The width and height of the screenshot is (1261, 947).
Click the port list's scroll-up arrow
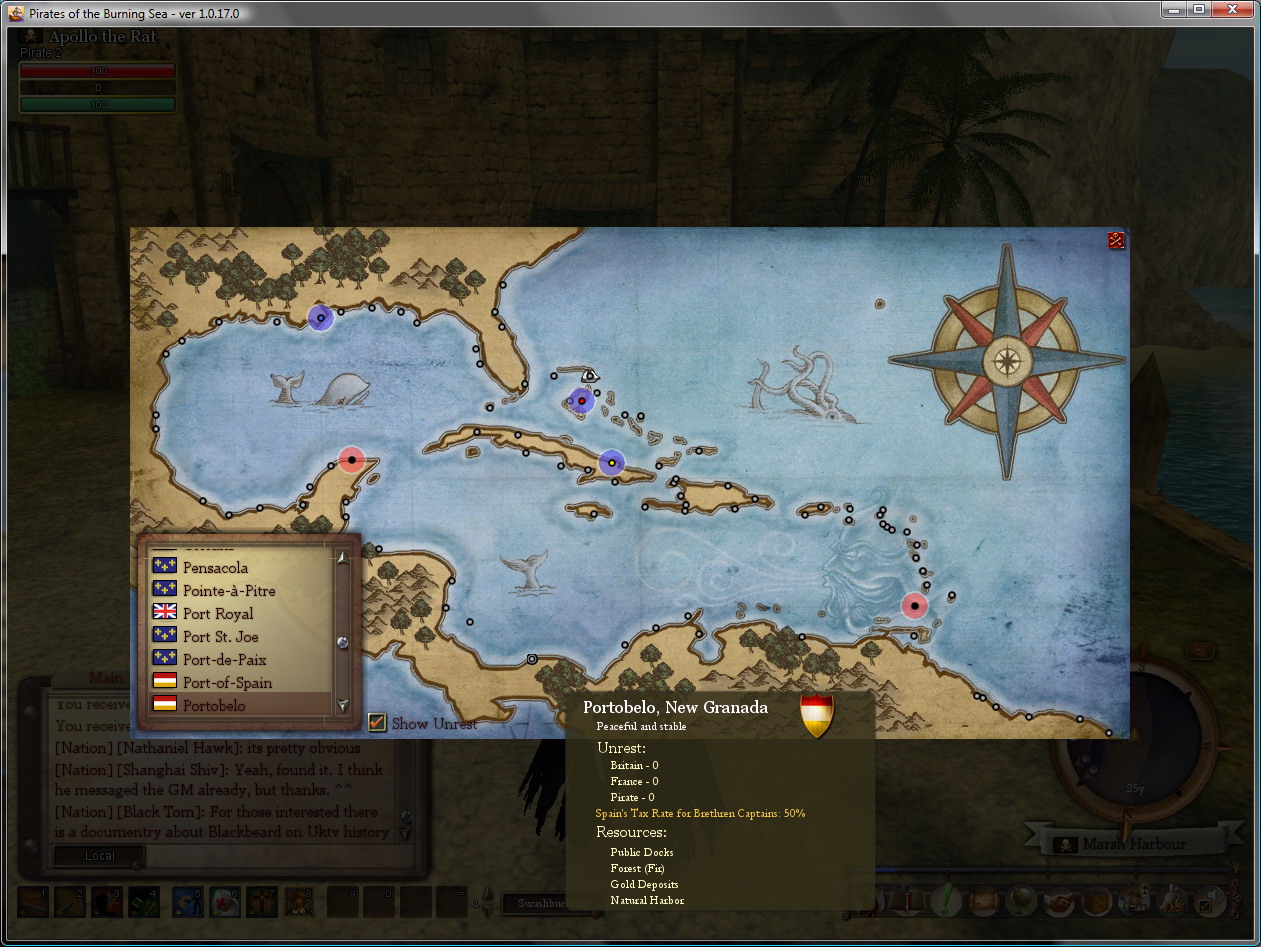click(343, 558)
